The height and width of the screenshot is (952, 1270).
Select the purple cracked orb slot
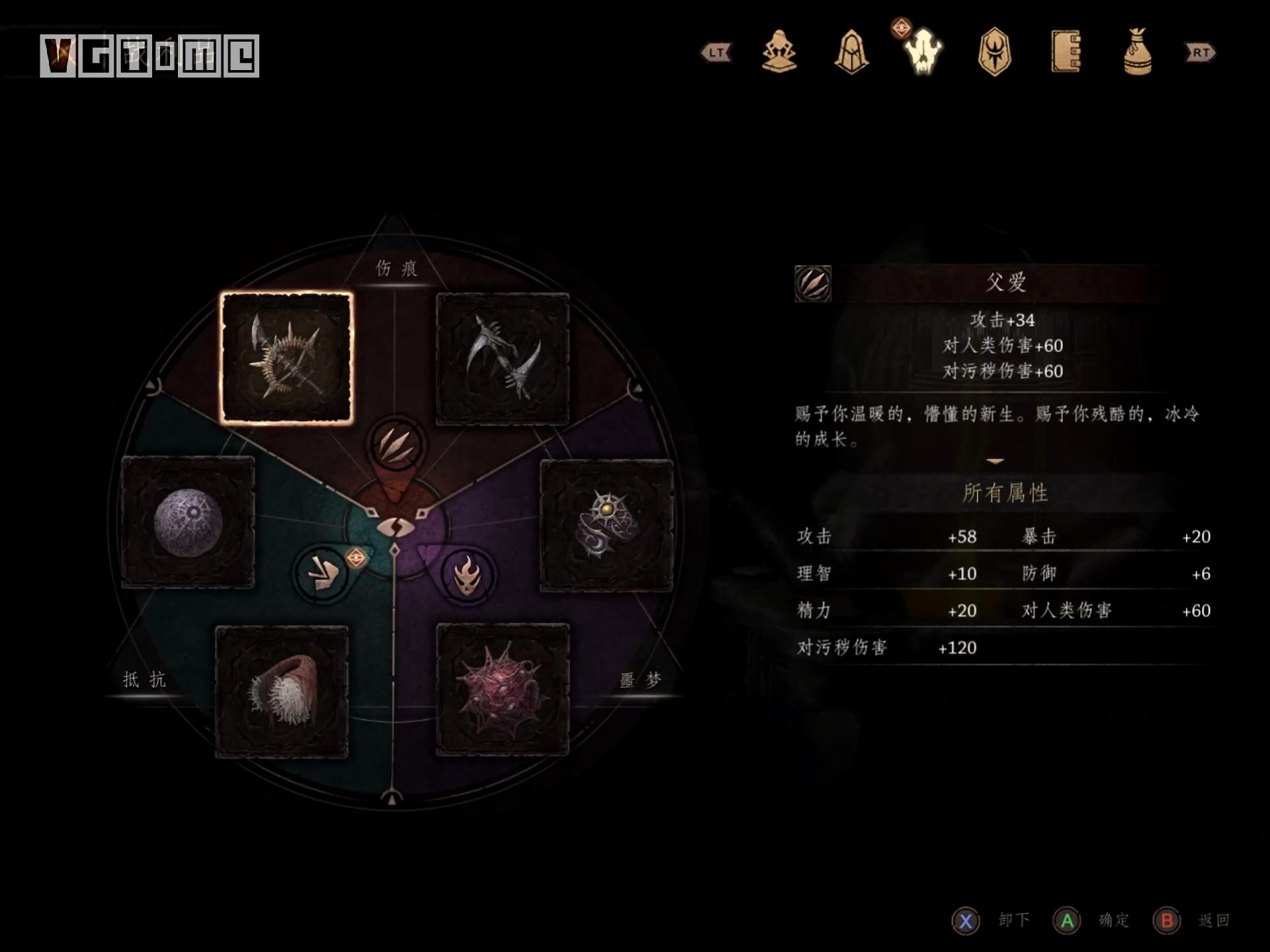click(188, 522)
